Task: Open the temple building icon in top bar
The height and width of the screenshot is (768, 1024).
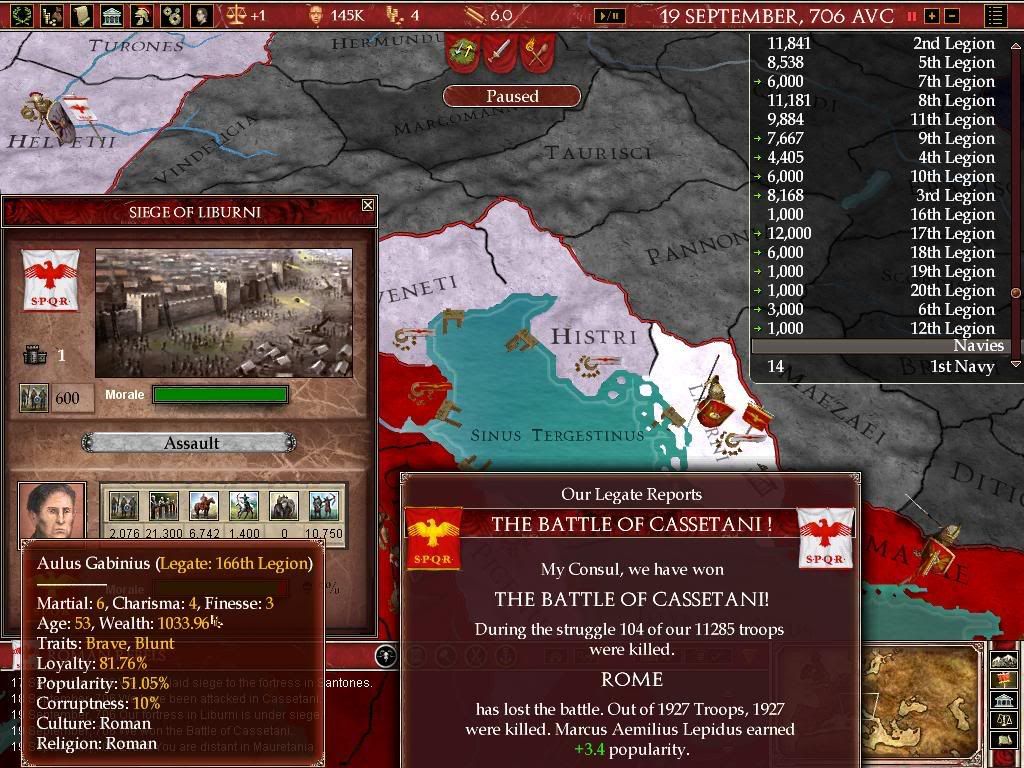Action: (x=111, y=15)
